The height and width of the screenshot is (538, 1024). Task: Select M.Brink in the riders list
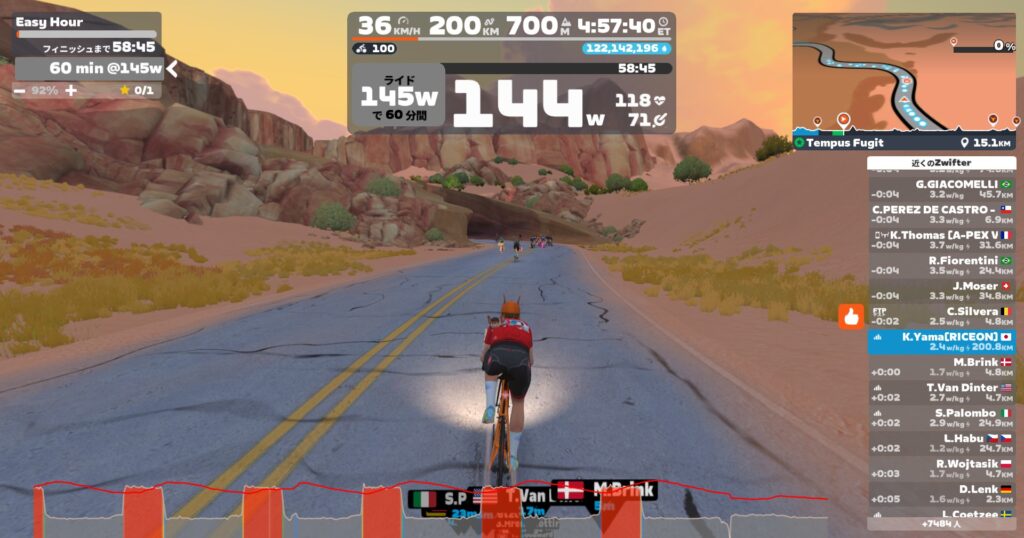point(940,367)
